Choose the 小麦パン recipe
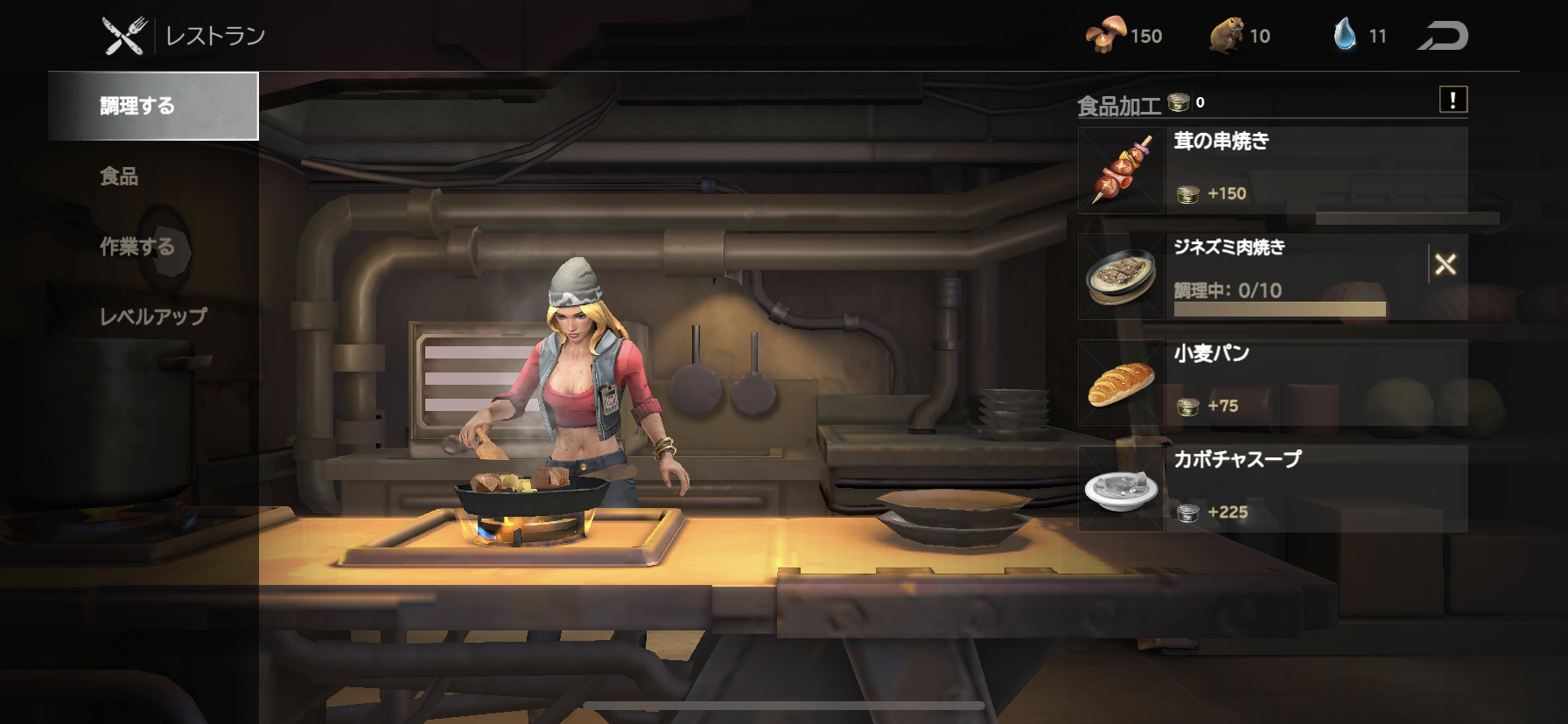This screenshot has width=1568, height=724. [1272, 382]
